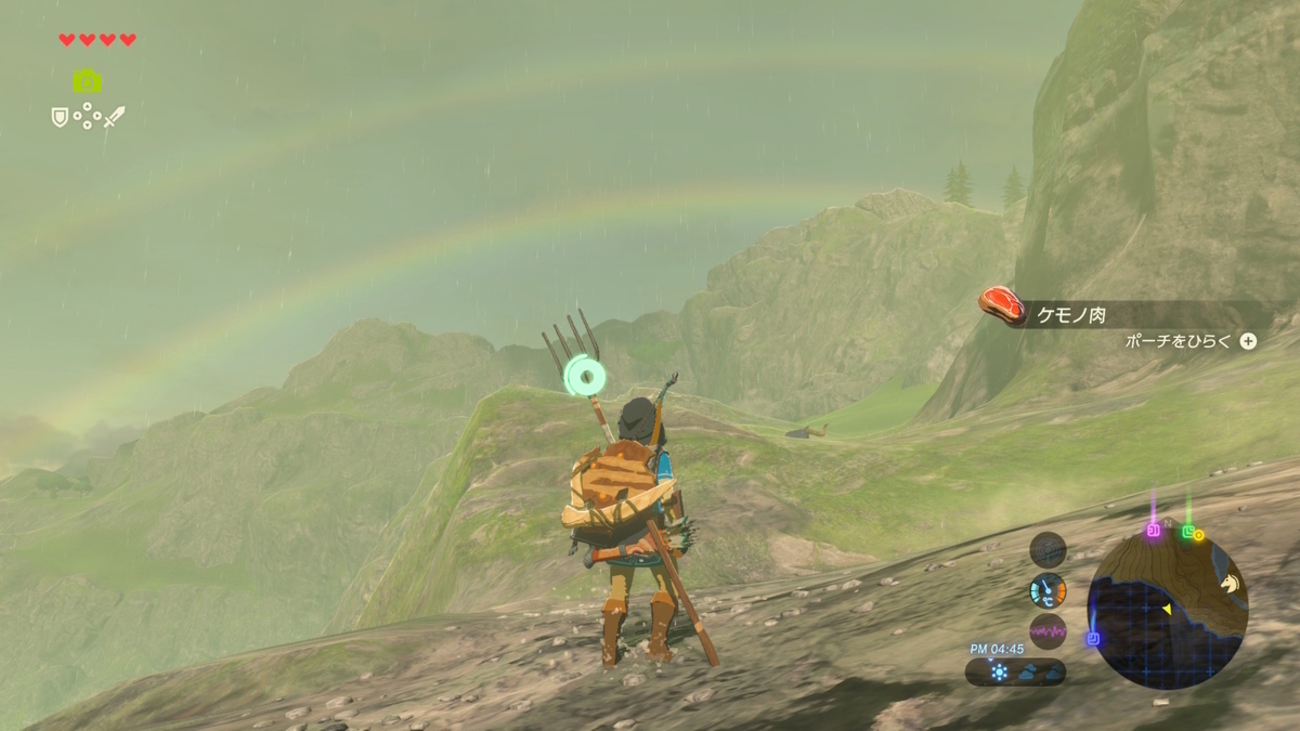Click the yellow ring marker on minimap

coord(1199,536)
